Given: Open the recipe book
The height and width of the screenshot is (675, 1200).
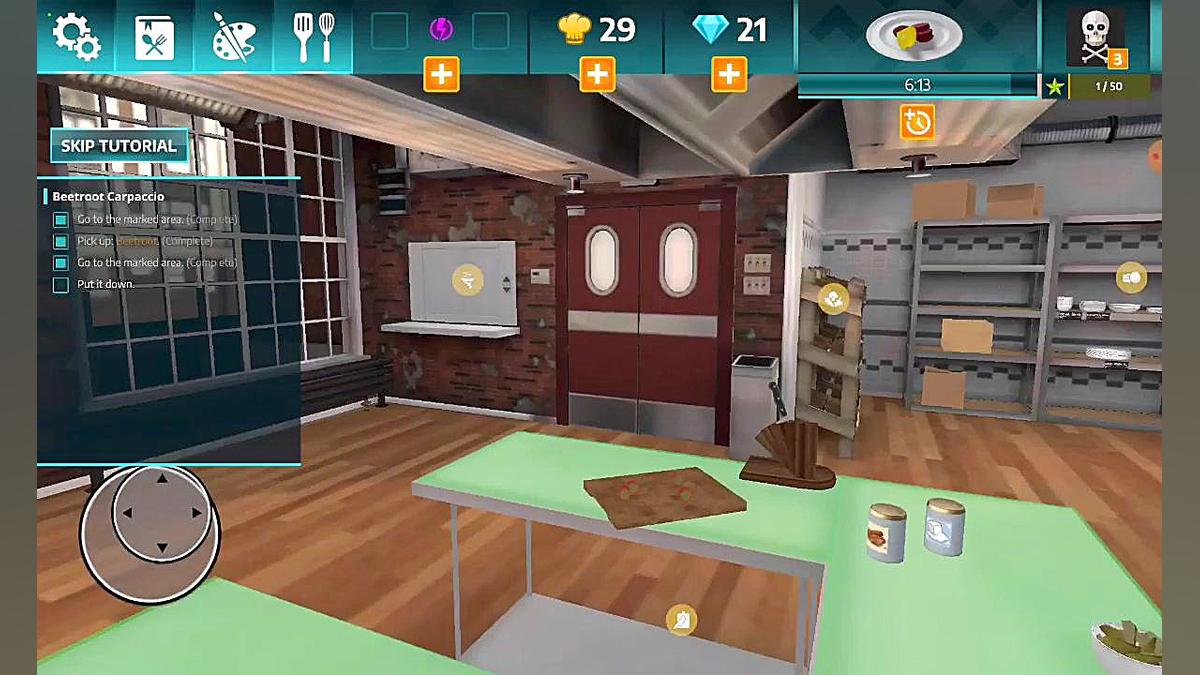Looking at the screenshot, I should [155, 37].
